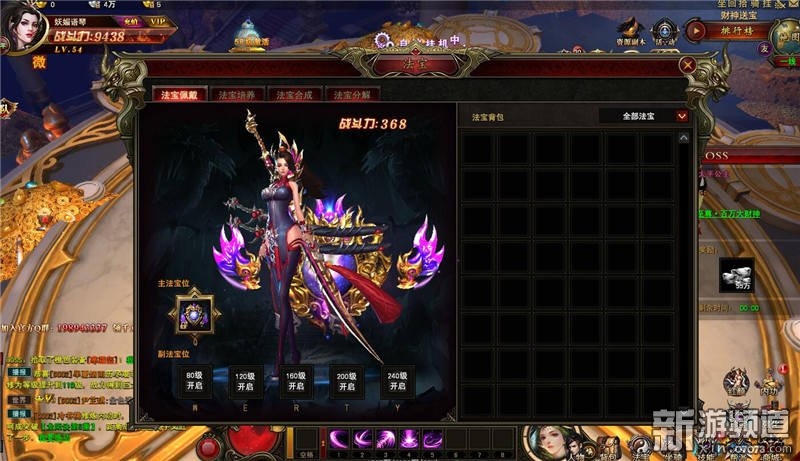Click the 240级开启 sub-treasure slot
800x461 pixels.
(398, 381)
